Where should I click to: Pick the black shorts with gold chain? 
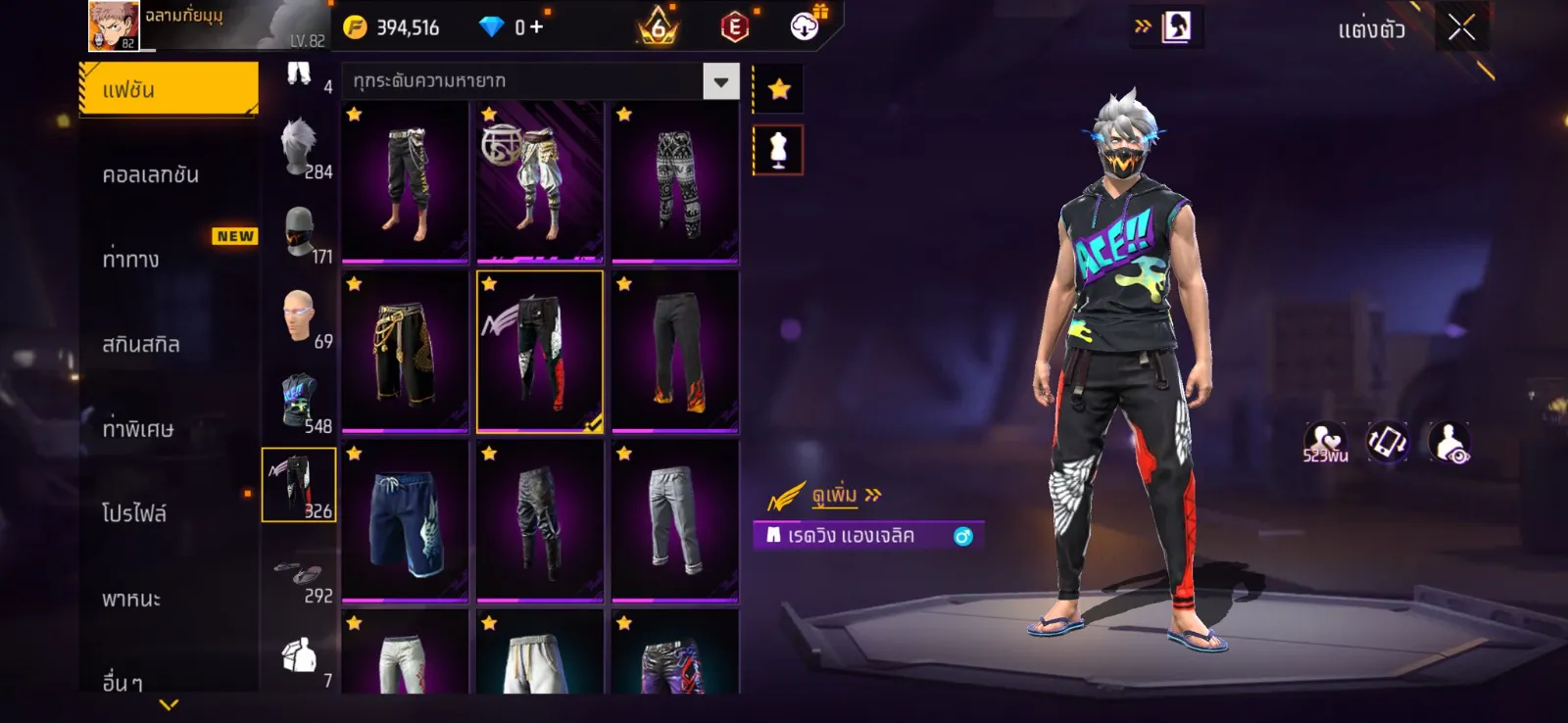(405, 352)
